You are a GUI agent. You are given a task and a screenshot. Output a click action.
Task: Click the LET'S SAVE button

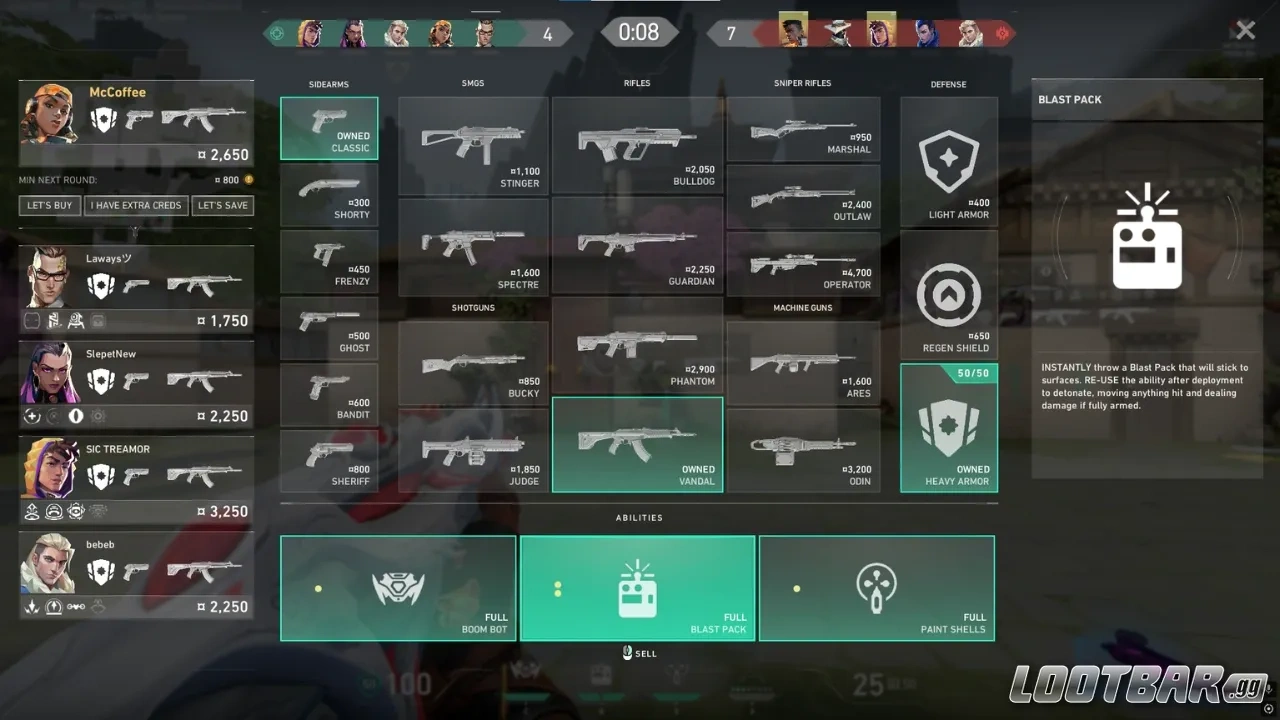[x=222, y=205]
